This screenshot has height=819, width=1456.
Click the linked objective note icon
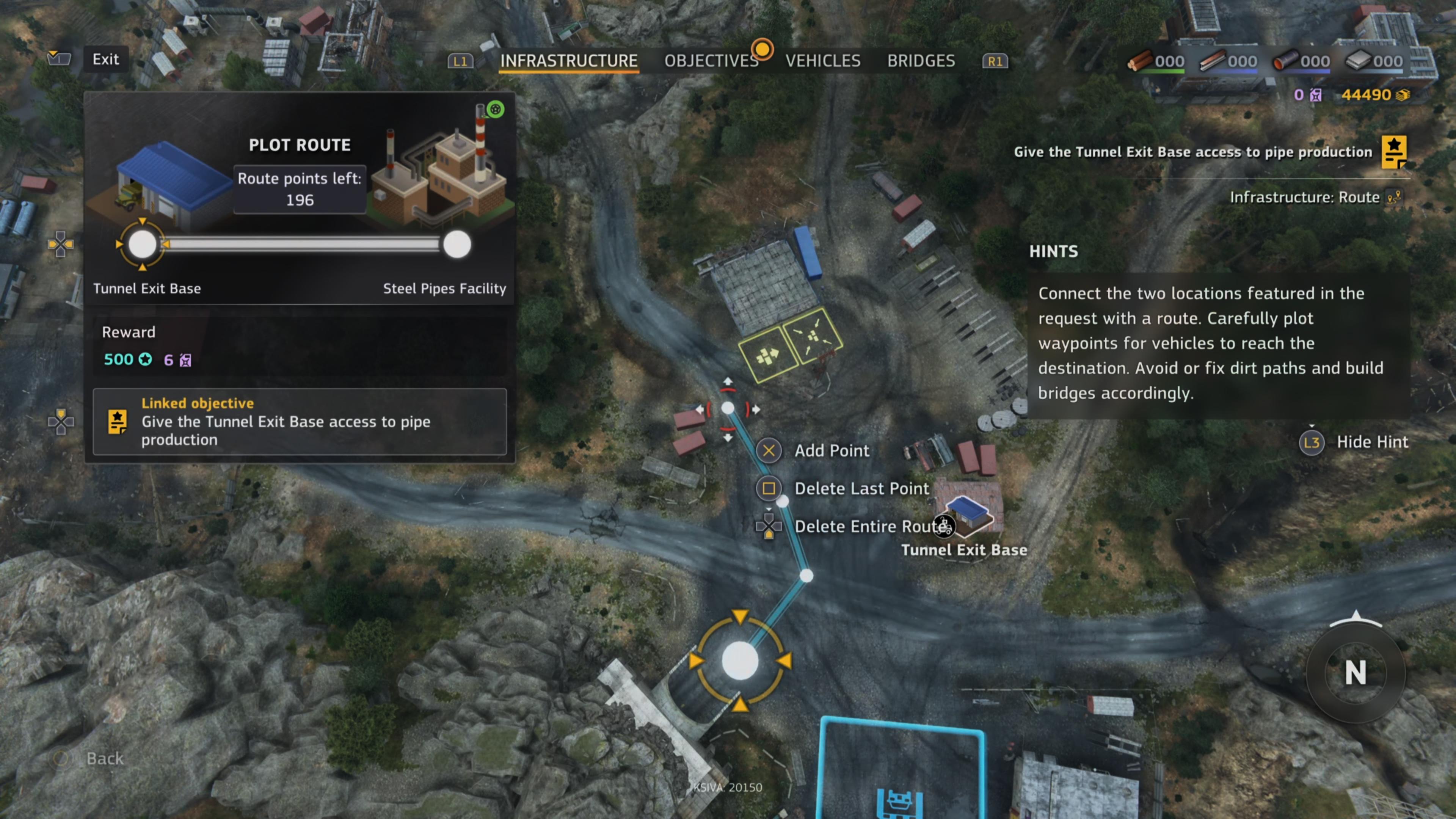pos(117,422)
